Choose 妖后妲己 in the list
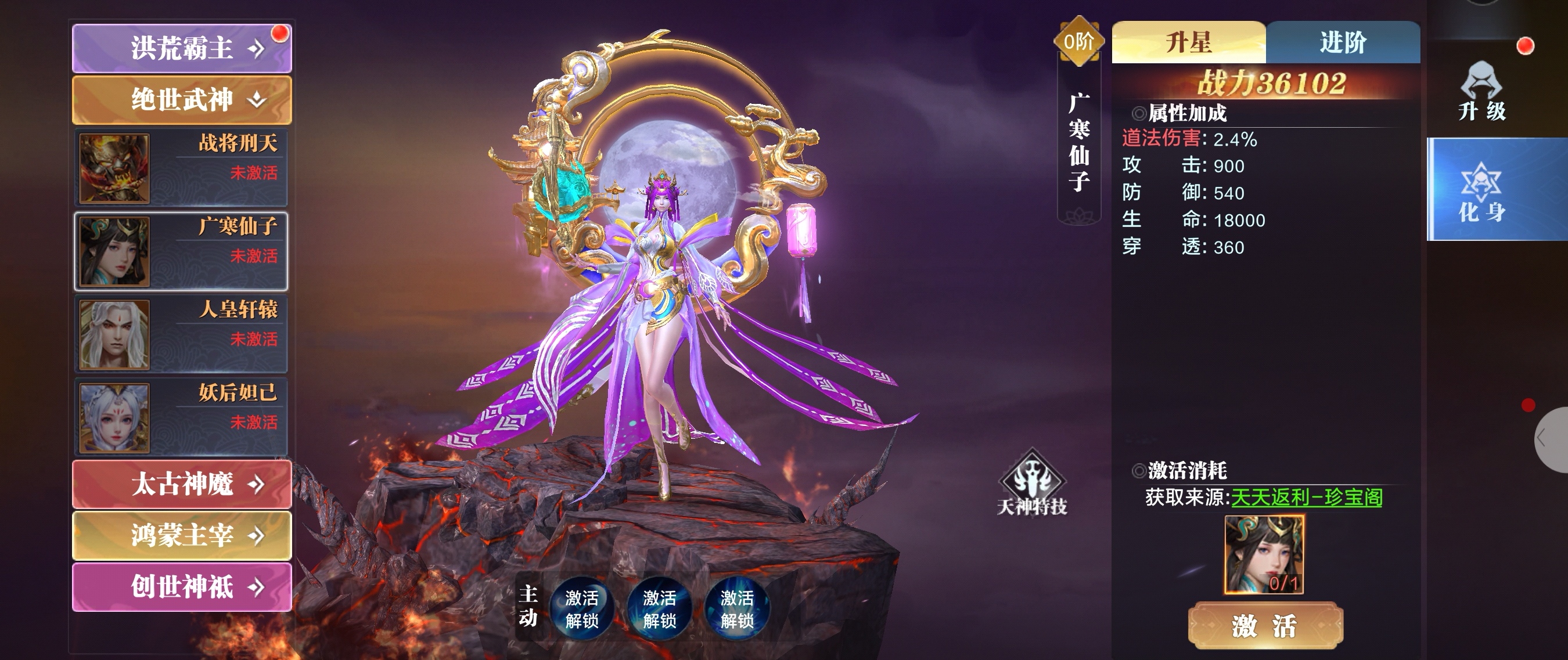Screen dimensions: 1568x660 [x=181, y=417]
